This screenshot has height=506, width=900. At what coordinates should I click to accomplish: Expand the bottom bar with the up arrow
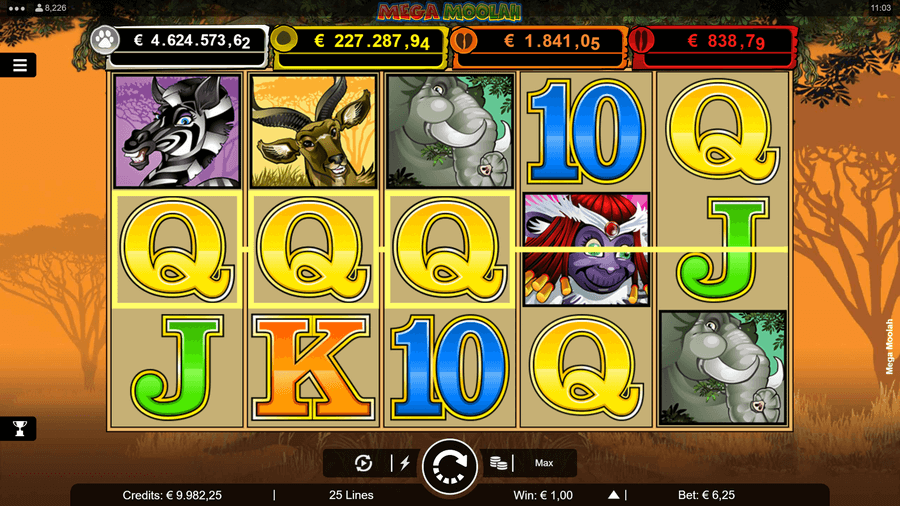coord(614,495)
